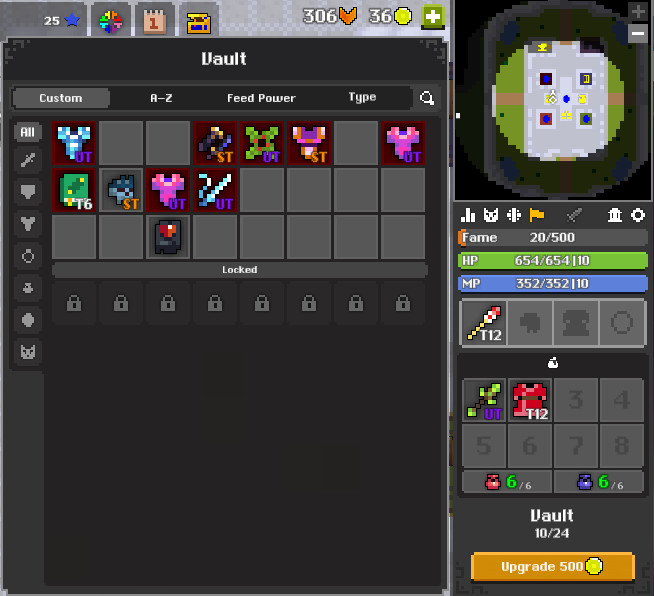Screen dimensions: 654x596
Task: Pick the light blue UT sword
Action: (x=215, y=190)
